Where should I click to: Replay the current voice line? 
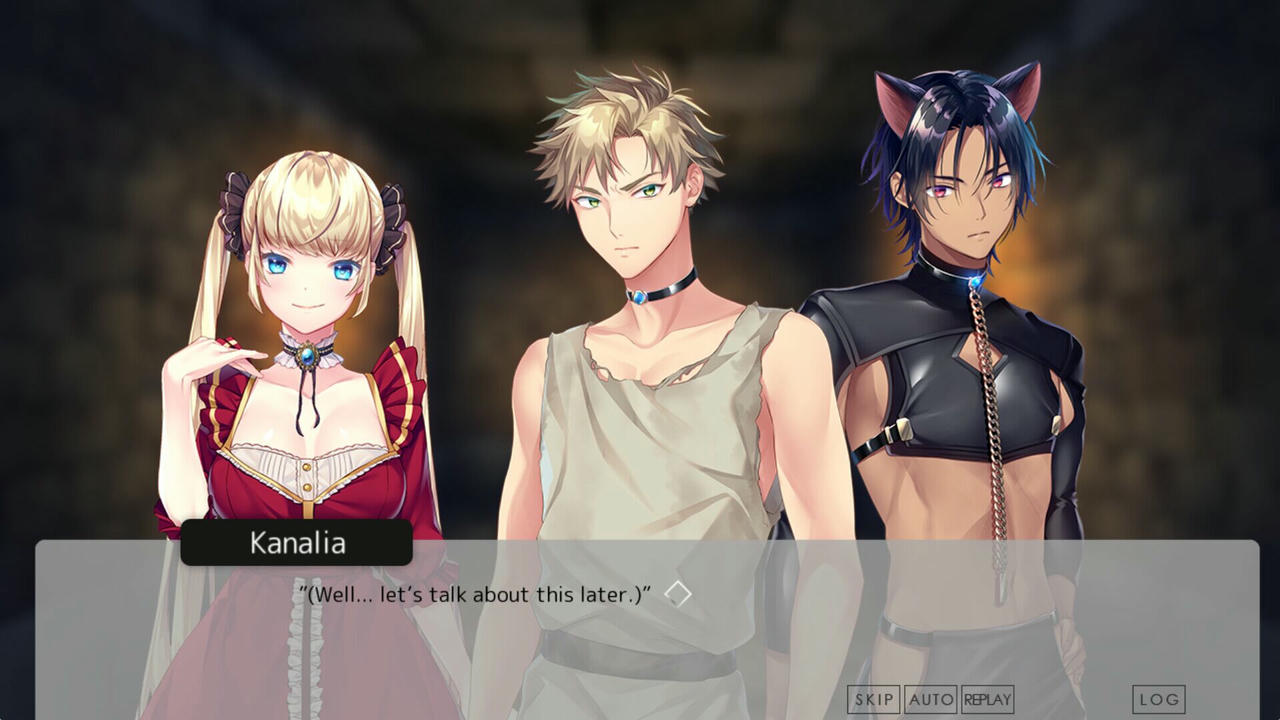click(987, 699)
